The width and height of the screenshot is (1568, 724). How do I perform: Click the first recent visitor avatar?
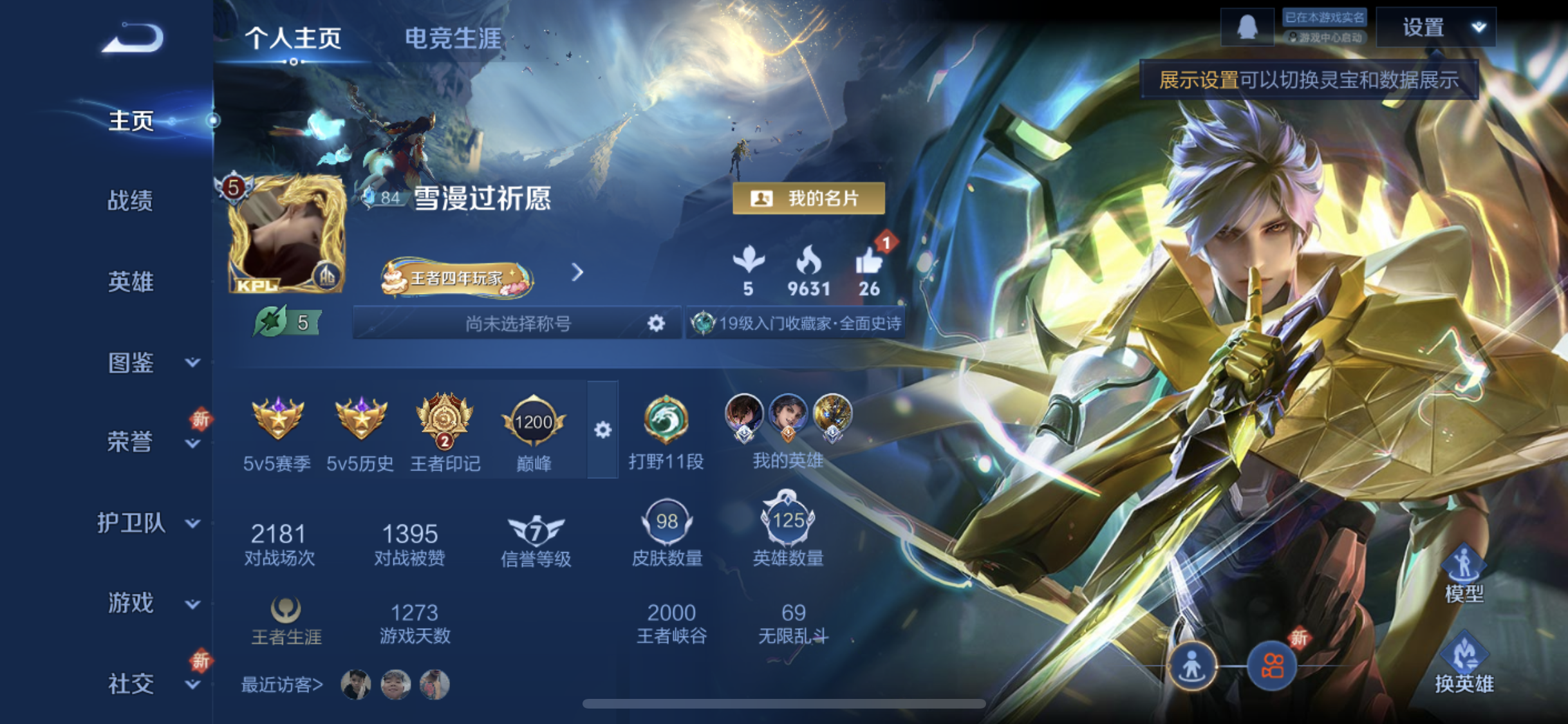[357, 684]
